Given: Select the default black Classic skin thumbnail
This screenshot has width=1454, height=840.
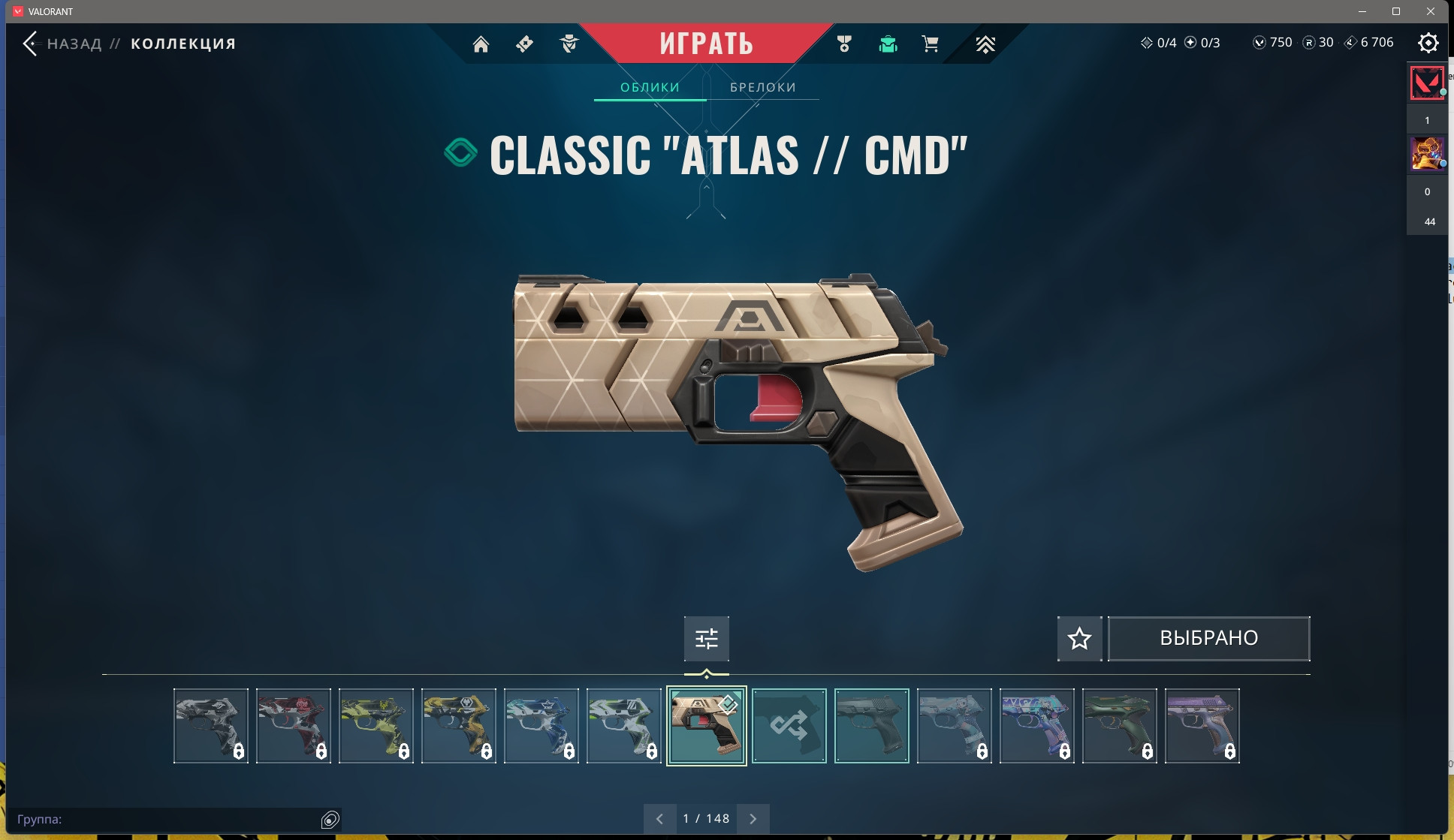Looking at the screenshot, I should click(871, 726).
